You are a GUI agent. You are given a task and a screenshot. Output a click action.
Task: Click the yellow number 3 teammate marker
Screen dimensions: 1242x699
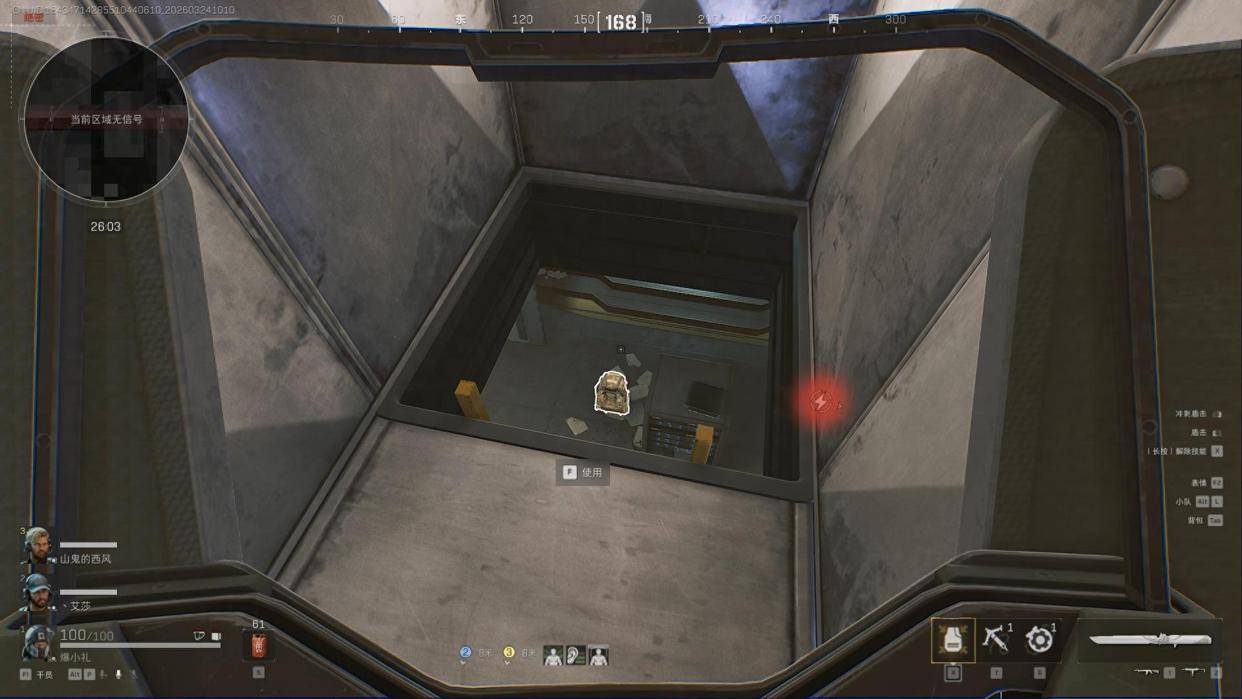508,652
